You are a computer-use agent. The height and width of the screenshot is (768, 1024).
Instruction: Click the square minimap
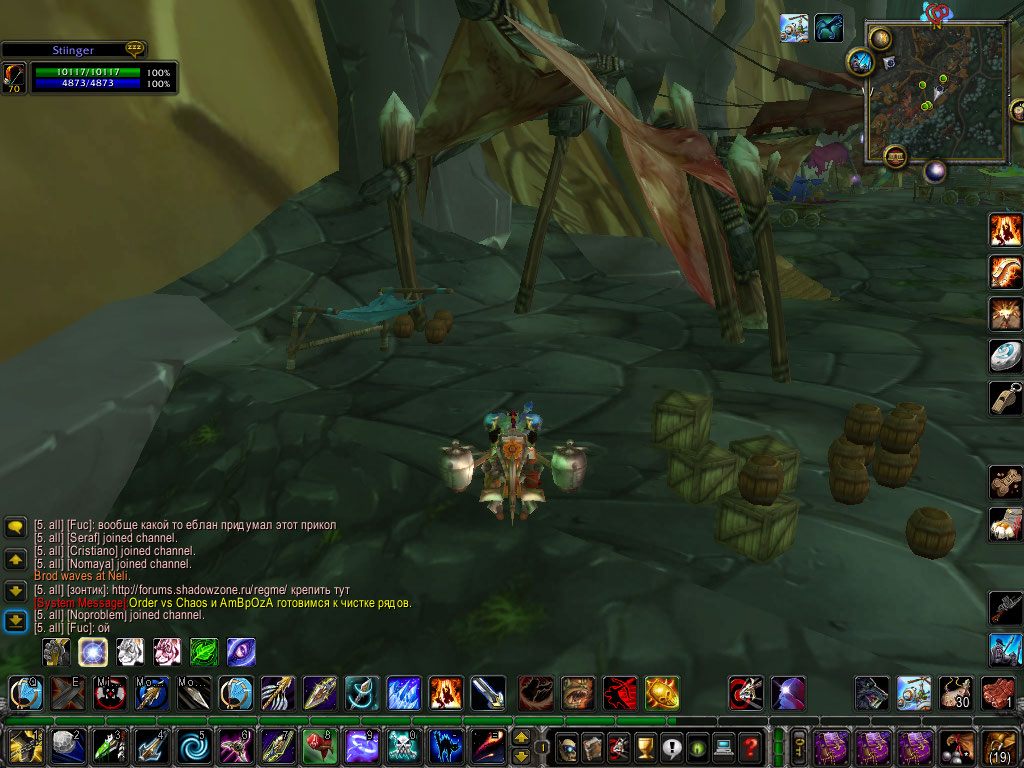936,92
